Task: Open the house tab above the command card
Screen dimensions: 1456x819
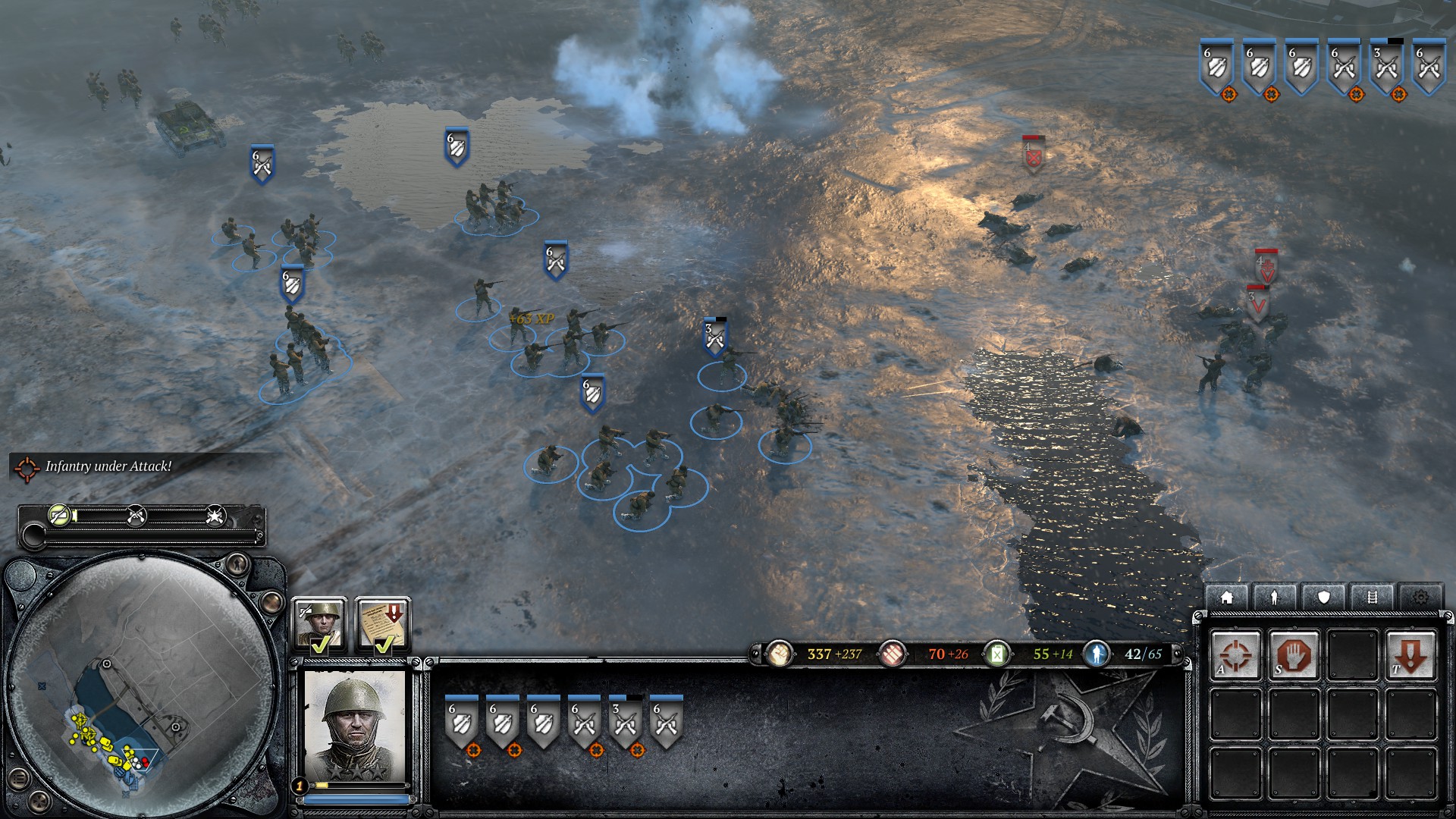Action: 1226,598
